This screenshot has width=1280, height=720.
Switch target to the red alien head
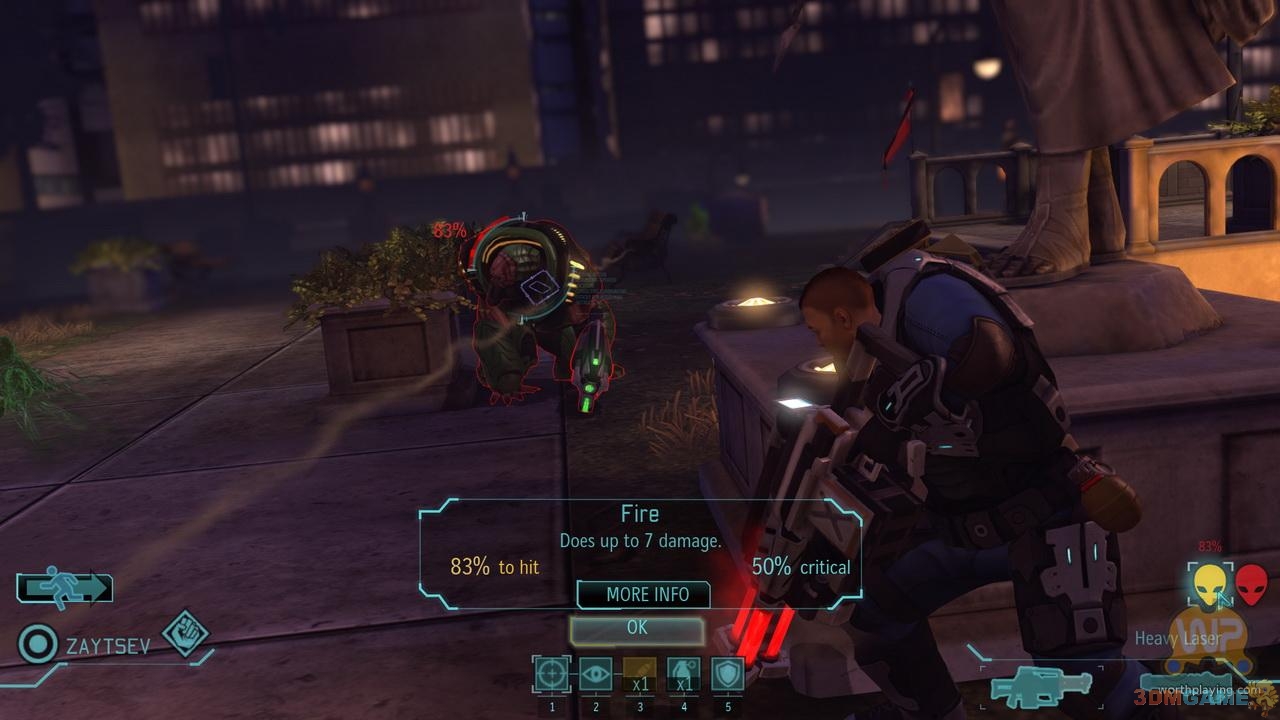coord(1251,583)
